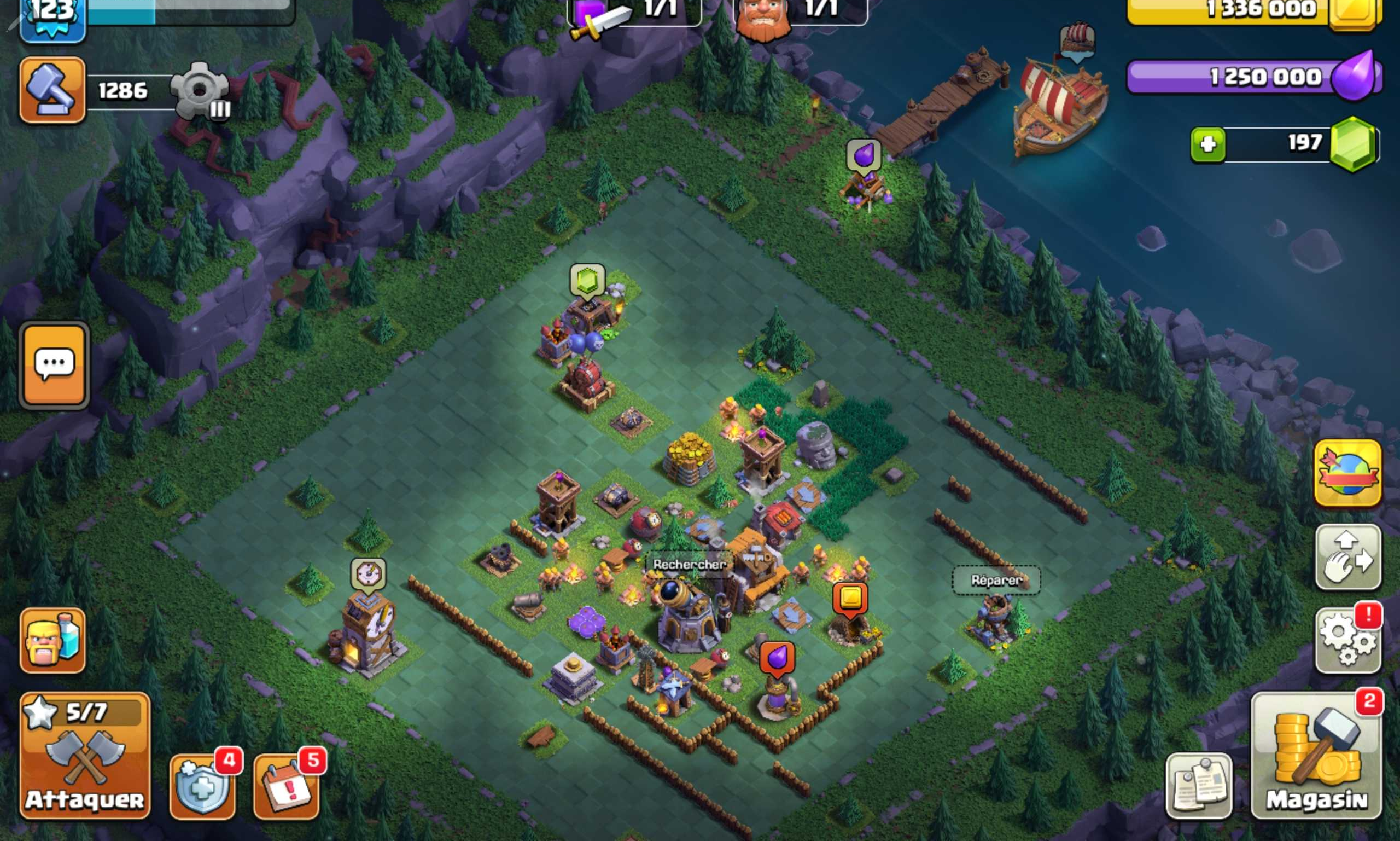Tap the Battle Machine hero portrait

[x=763, y=17]
